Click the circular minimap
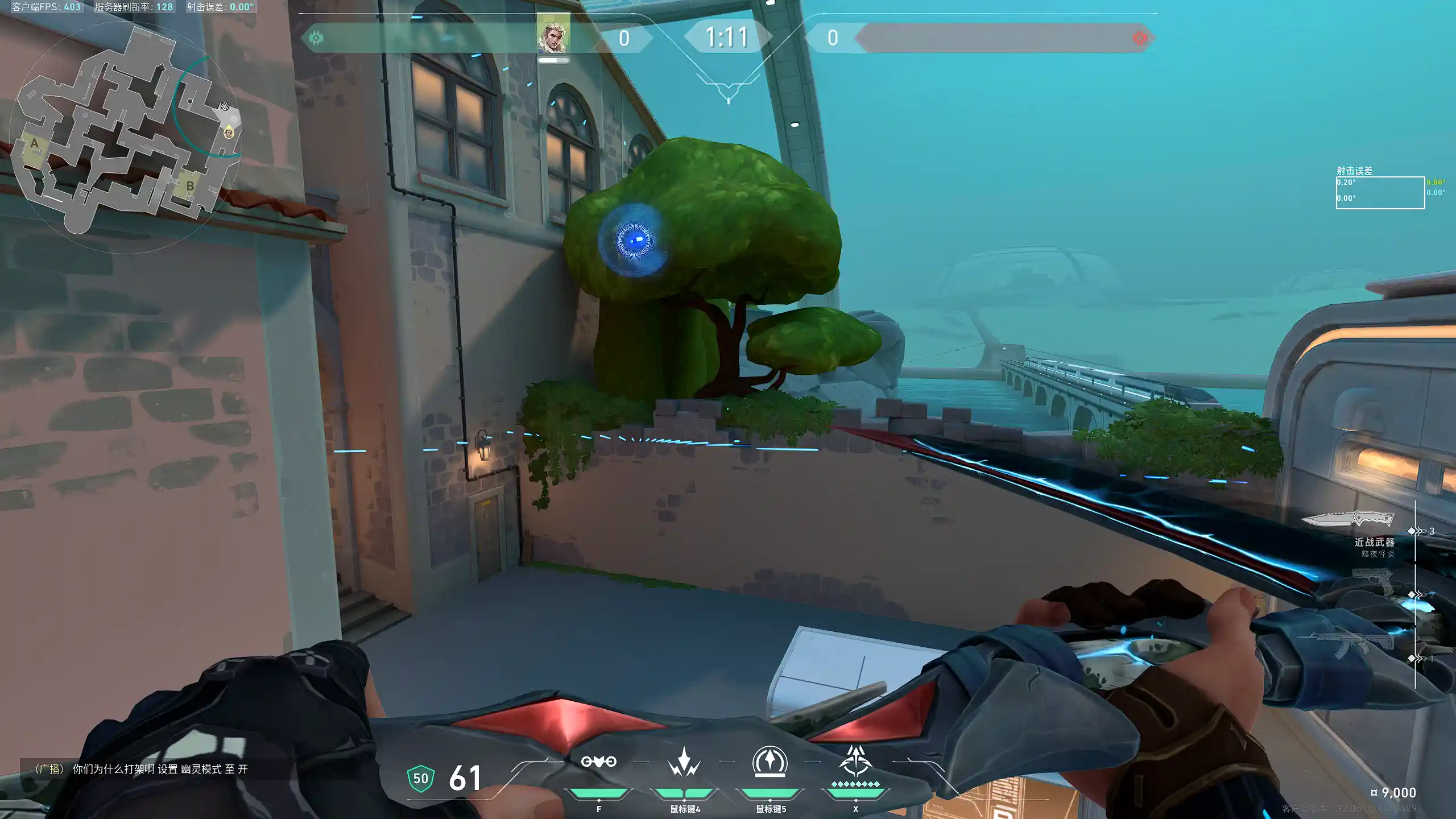The width and height of the screenshot is (1456, 819). point(126,136)
